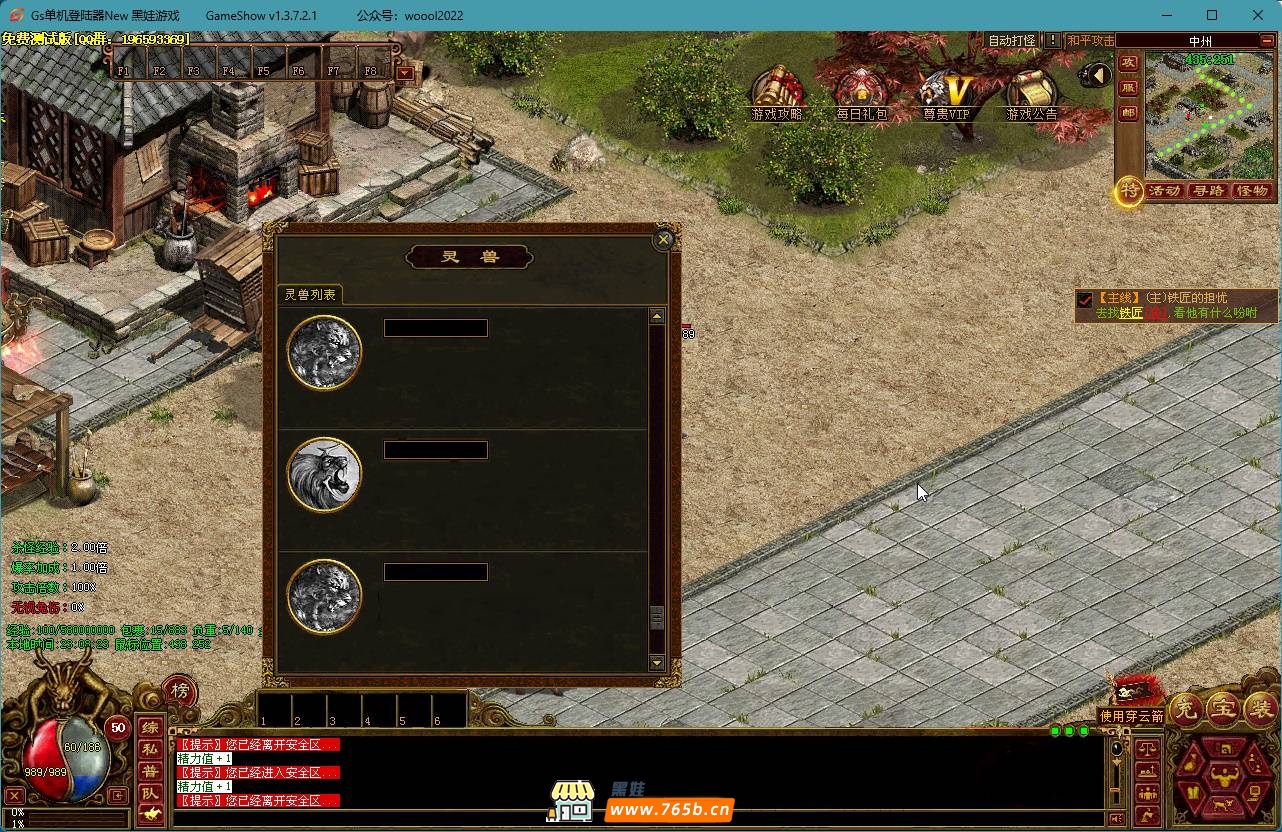Close the 灵兽 spirit beast window
This screenshot has height=832, width=1282.
[x=663, y=240]
